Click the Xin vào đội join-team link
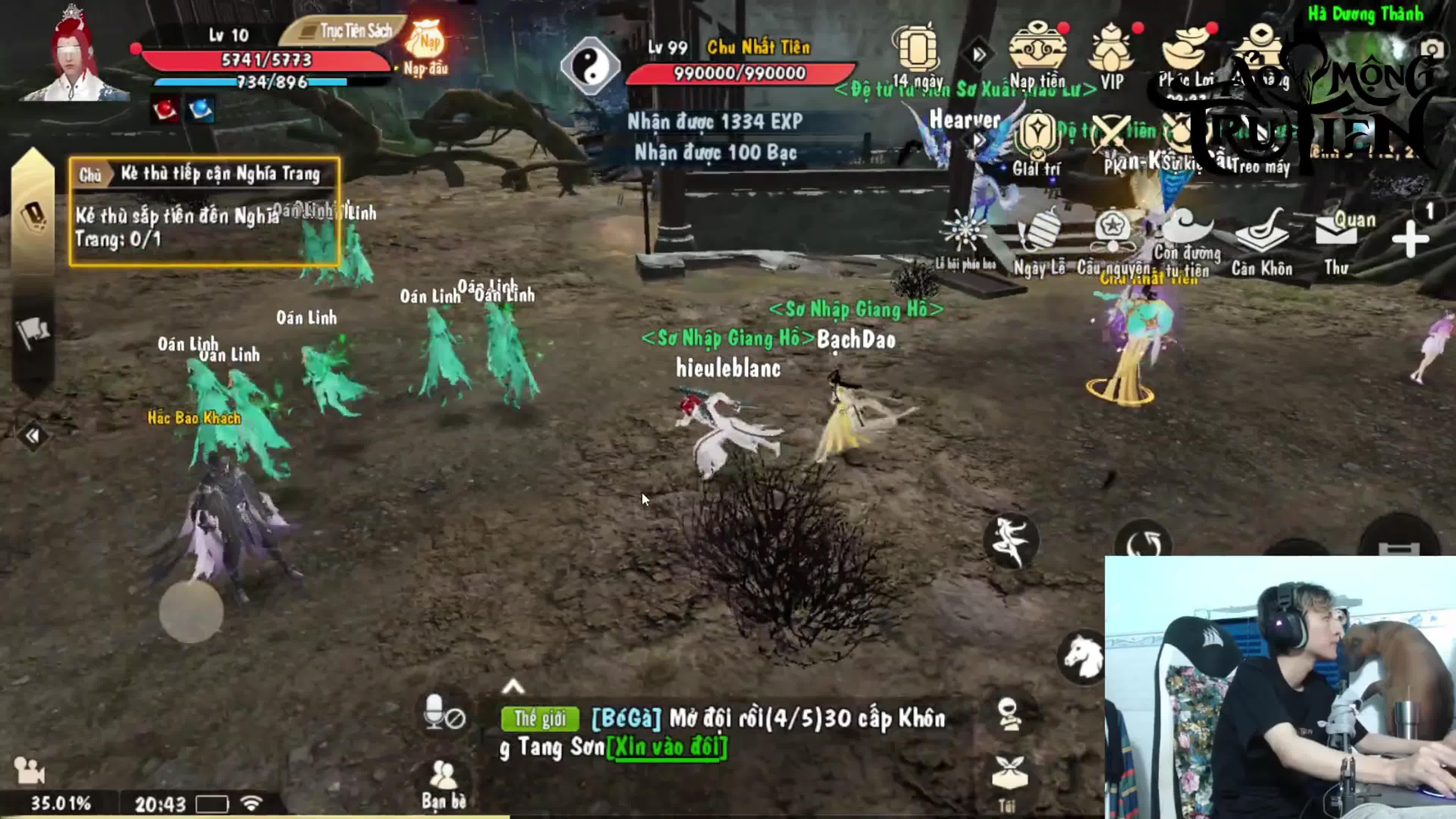Image resolution: width=1456 pixels, height=819 pixels. 667,747
